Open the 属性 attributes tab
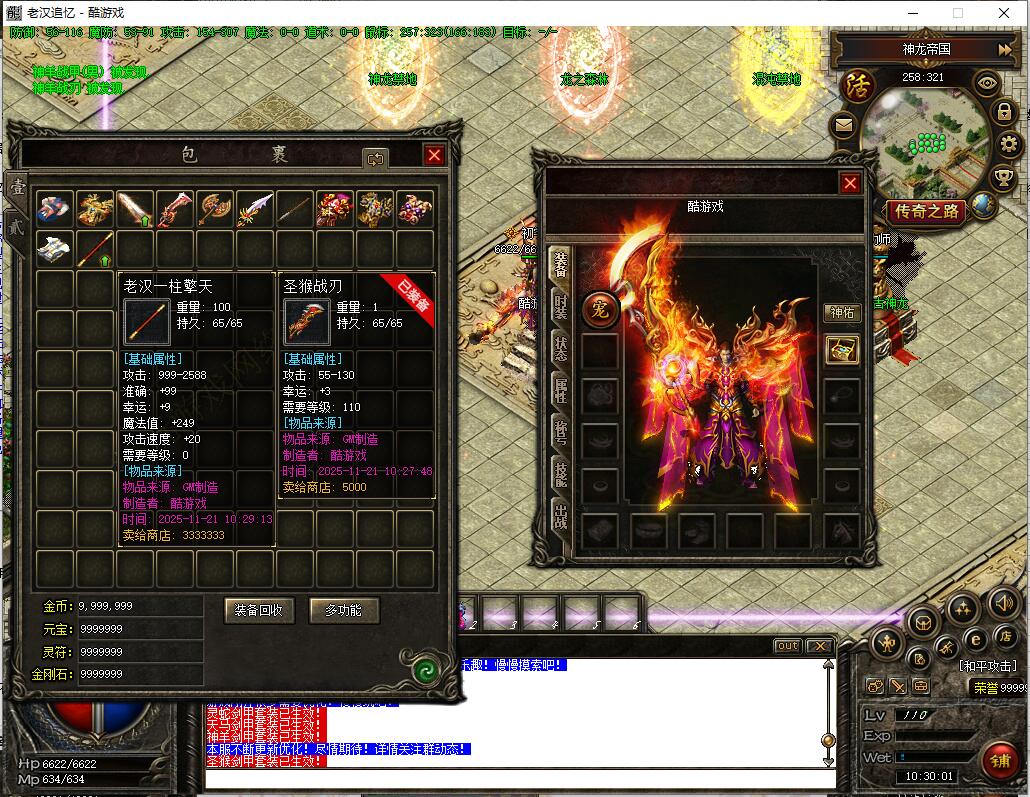The image size is (1030, 797). [x=560, y=390]
